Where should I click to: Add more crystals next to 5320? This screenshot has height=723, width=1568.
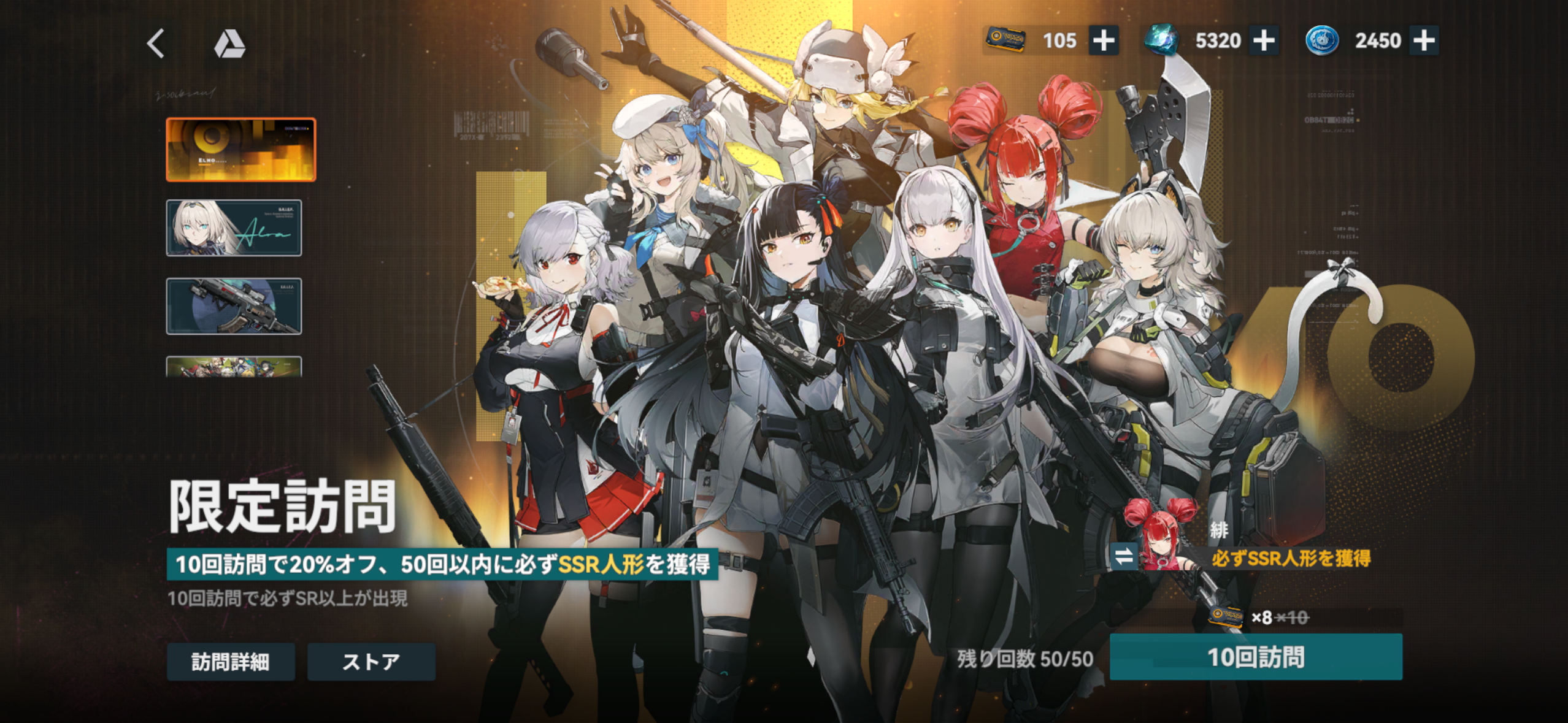1264,41
